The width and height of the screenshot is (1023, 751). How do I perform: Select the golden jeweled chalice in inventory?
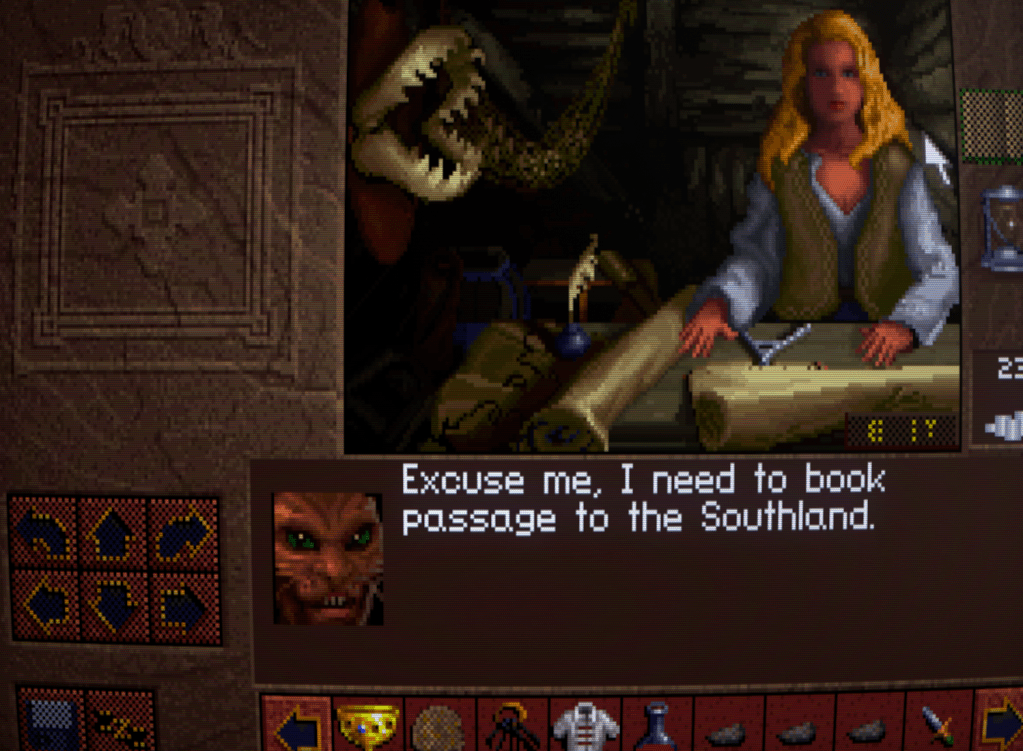[x=367, y=725]
